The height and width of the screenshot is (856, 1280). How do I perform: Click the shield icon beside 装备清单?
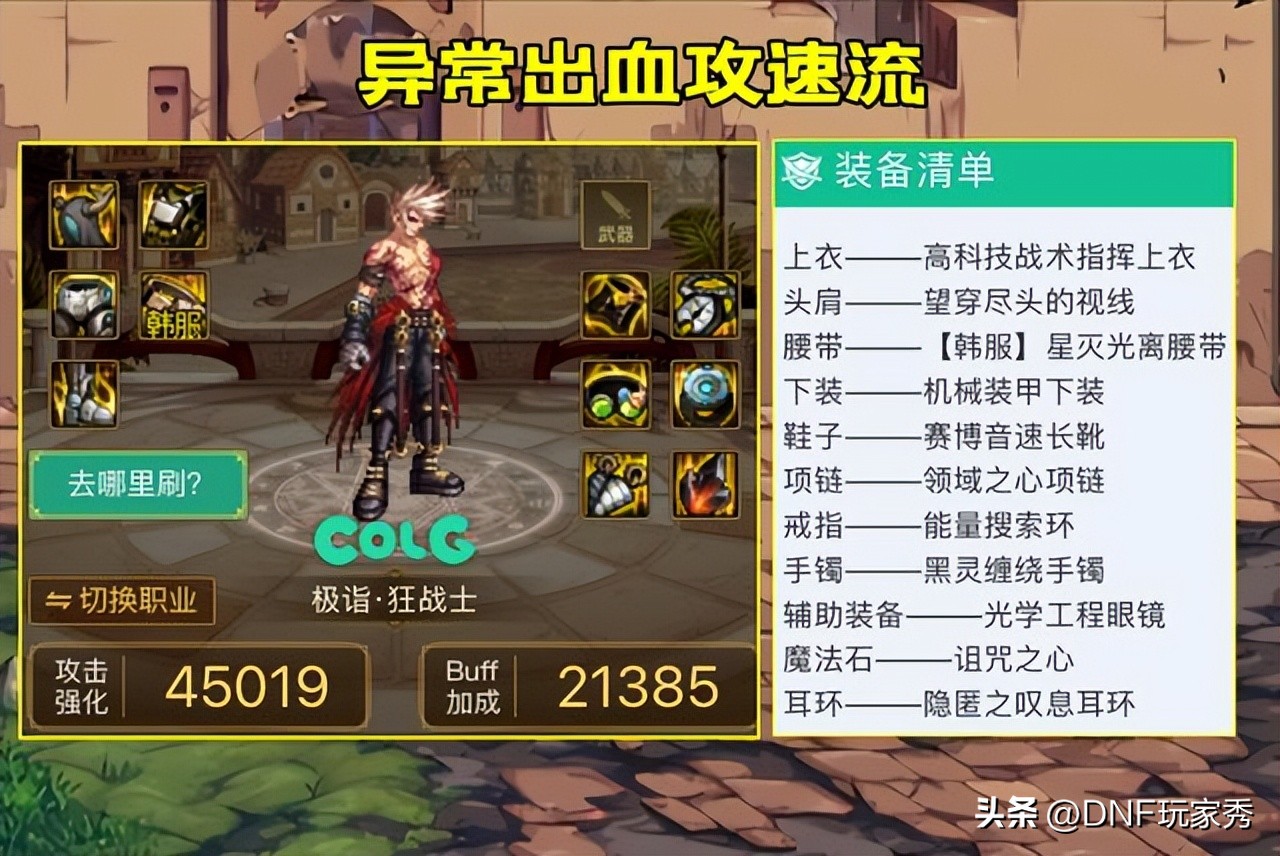click(x=800, y=170)
